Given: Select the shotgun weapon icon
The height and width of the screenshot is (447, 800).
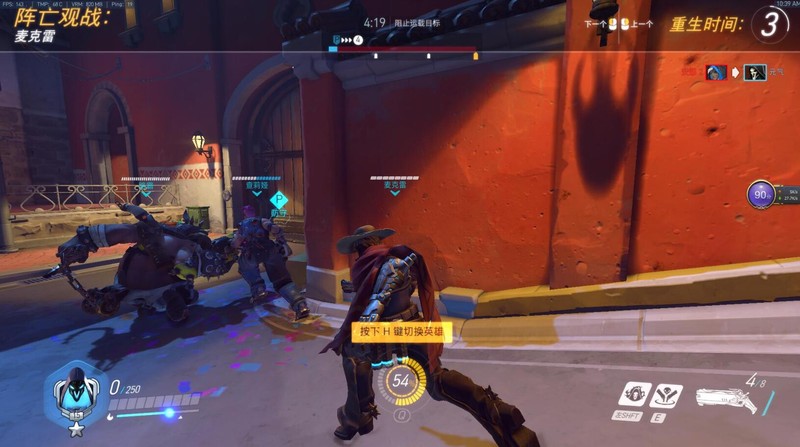Looking at the screenshot, I should pyautogui.click(x=722, y=399).
